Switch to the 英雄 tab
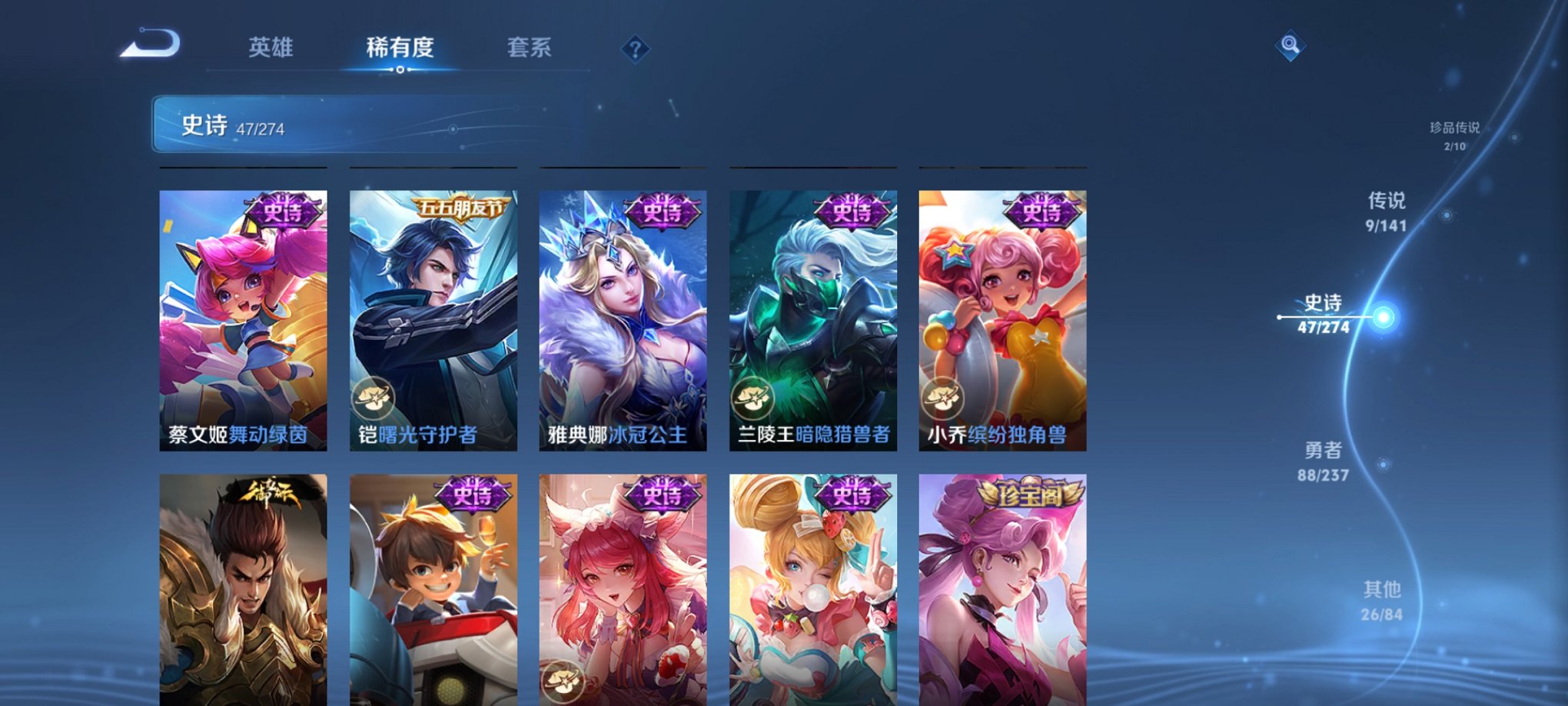 coord(274,48)
